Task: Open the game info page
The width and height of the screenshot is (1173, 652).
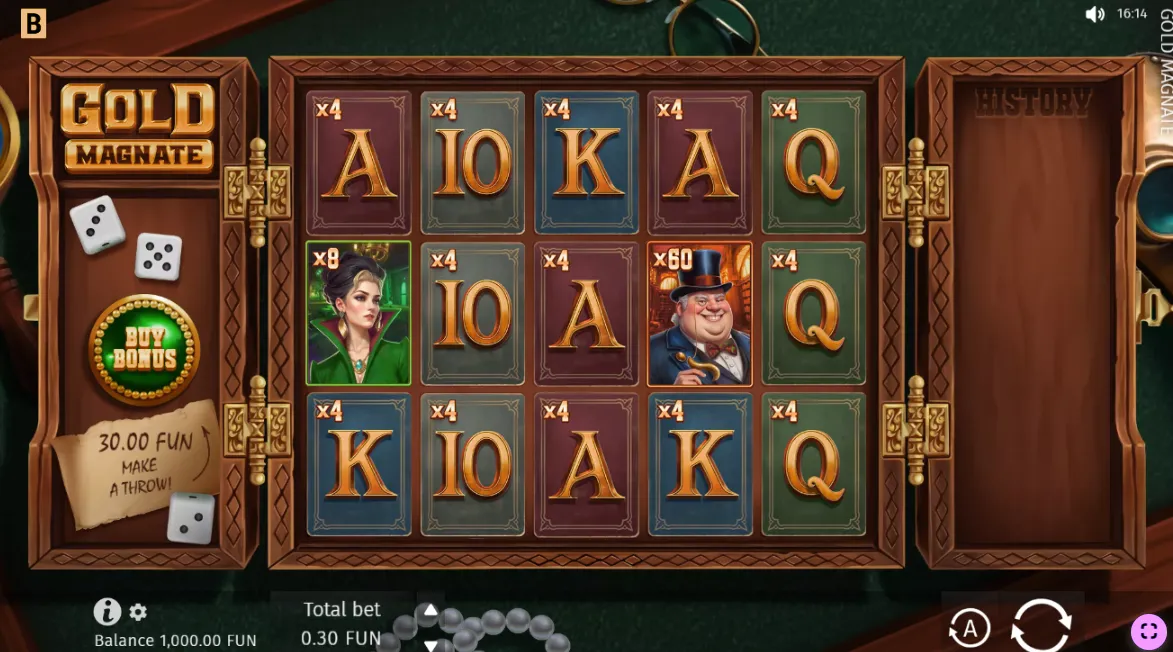Action: 107,611
